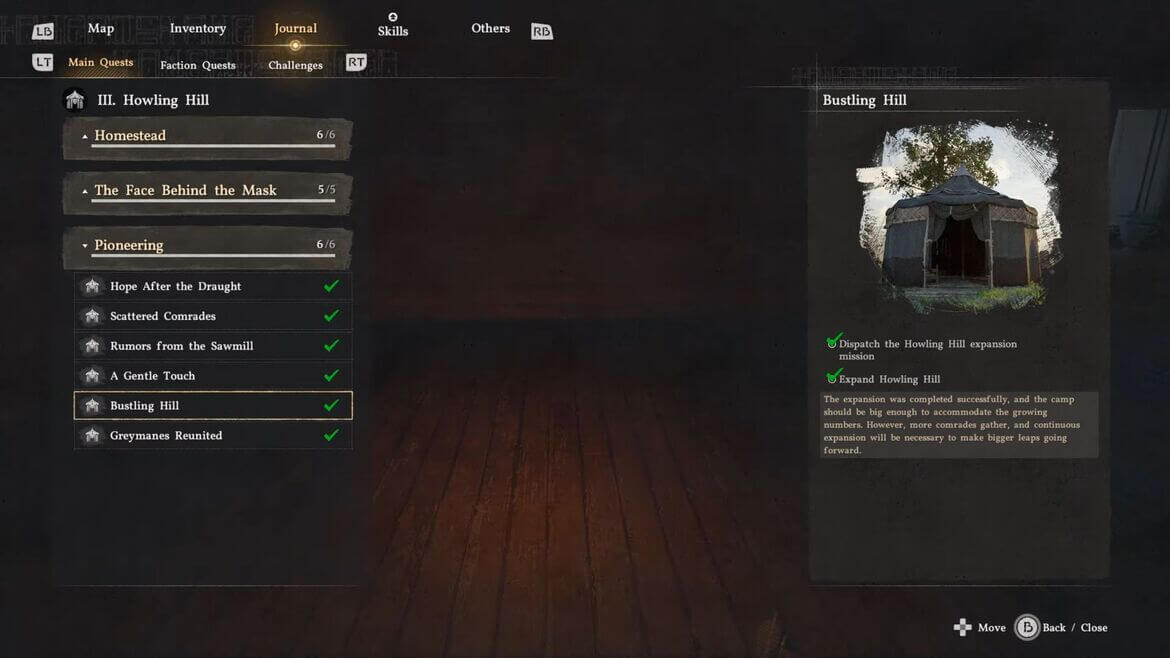
Task: Switch to the Map tab
Action: pos(101,28)
